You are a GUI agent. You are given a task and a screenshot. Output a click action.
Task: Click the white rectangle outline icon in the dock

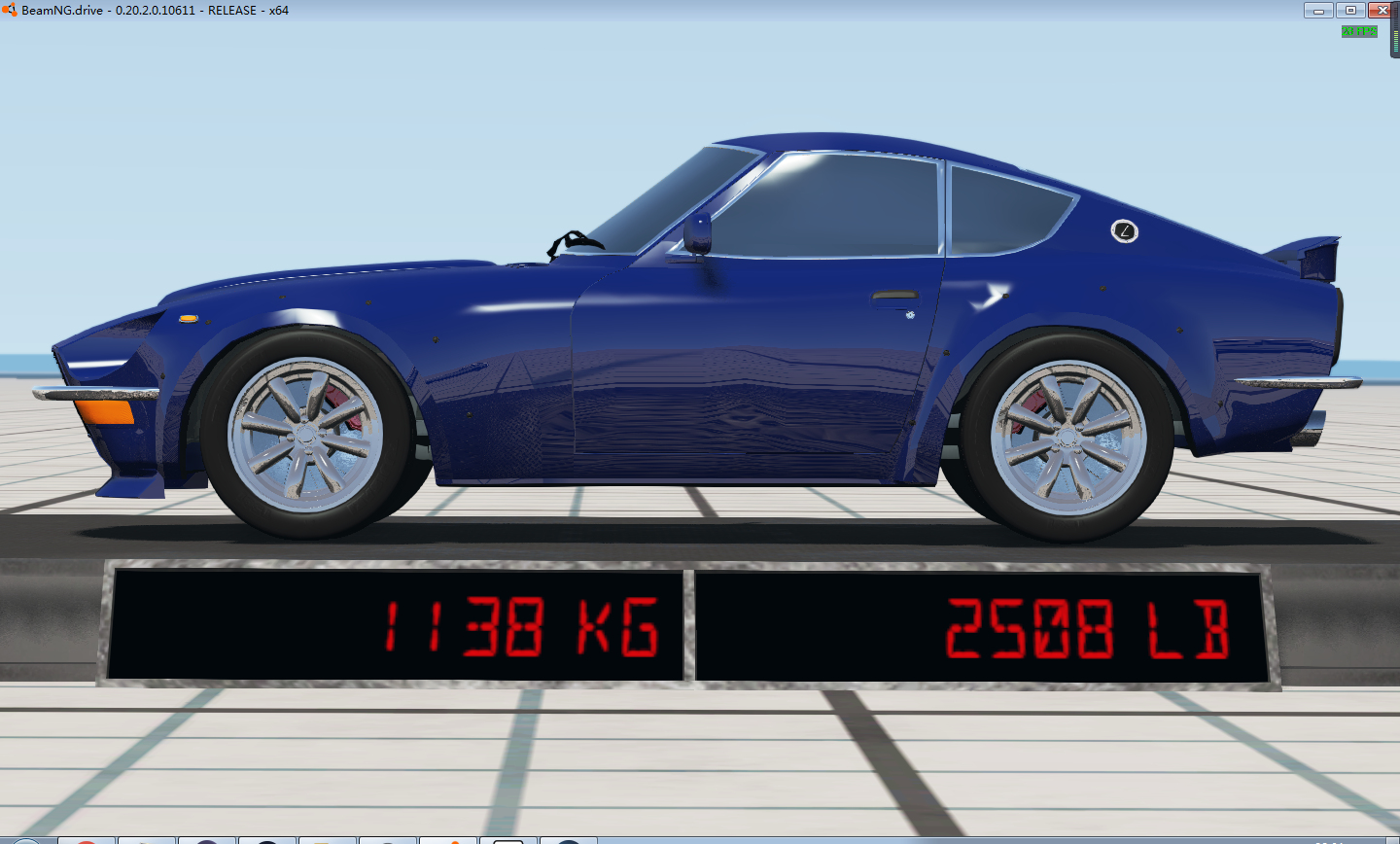[x=507, y=840]
